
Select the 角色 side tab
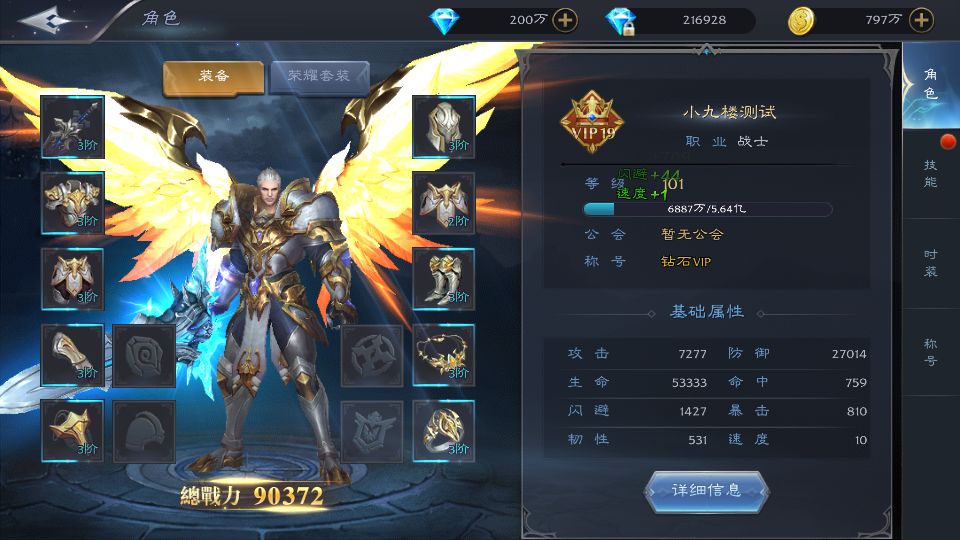[931, 84]
